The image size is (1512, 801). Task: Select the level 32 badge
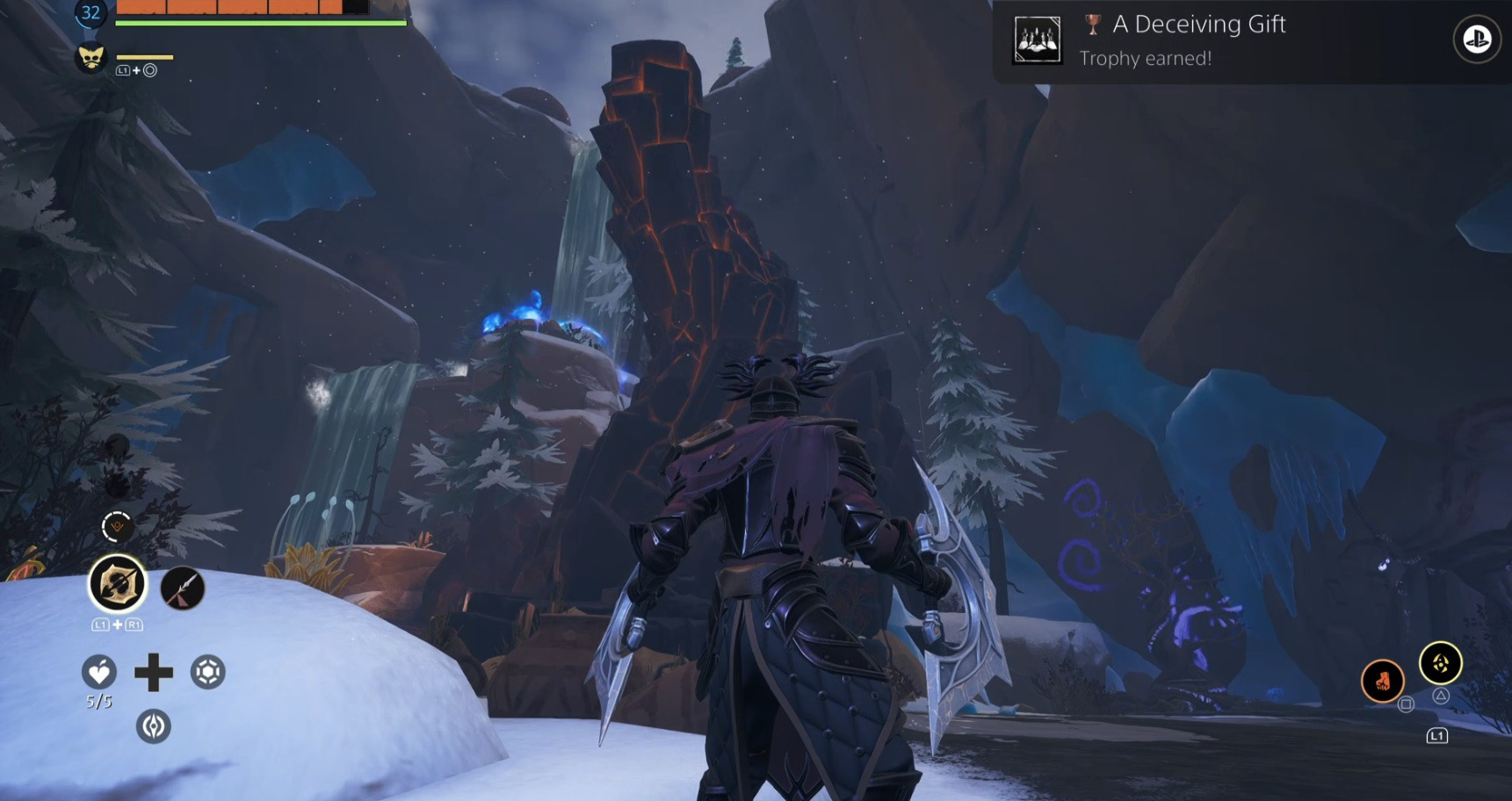tap(90, 12)
